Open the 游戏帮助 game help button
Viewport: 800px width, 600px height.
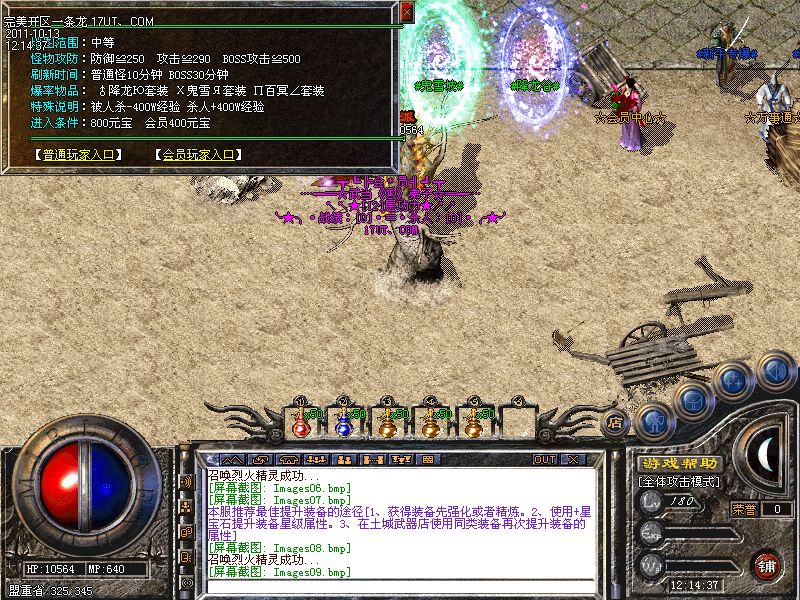pyautogui.click(x=678, y=463)
